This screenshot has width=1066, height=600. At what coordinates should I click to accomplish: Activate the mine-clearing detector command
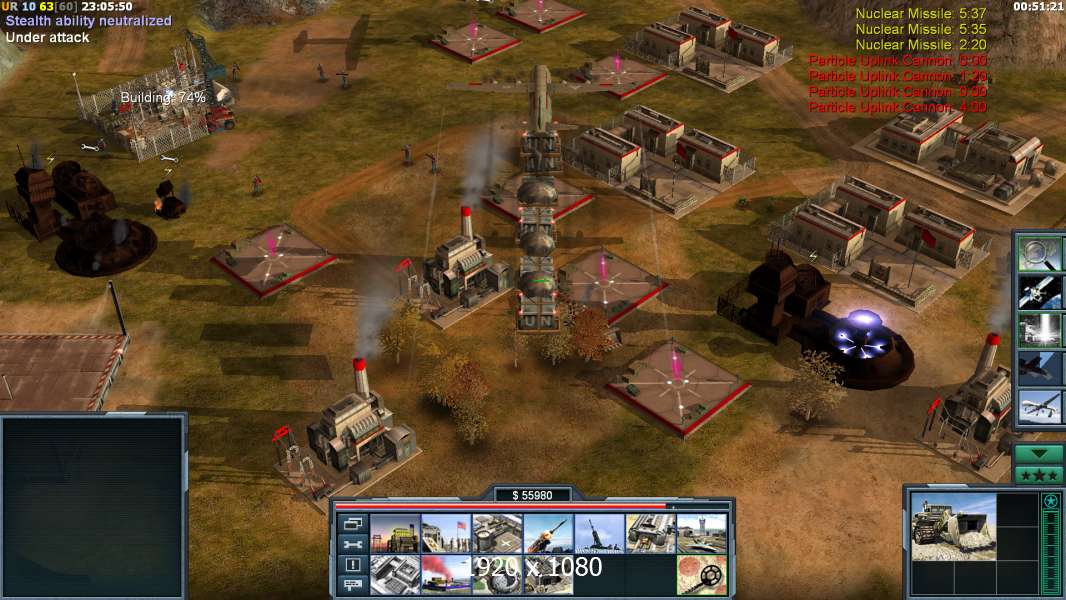[702, 574]
